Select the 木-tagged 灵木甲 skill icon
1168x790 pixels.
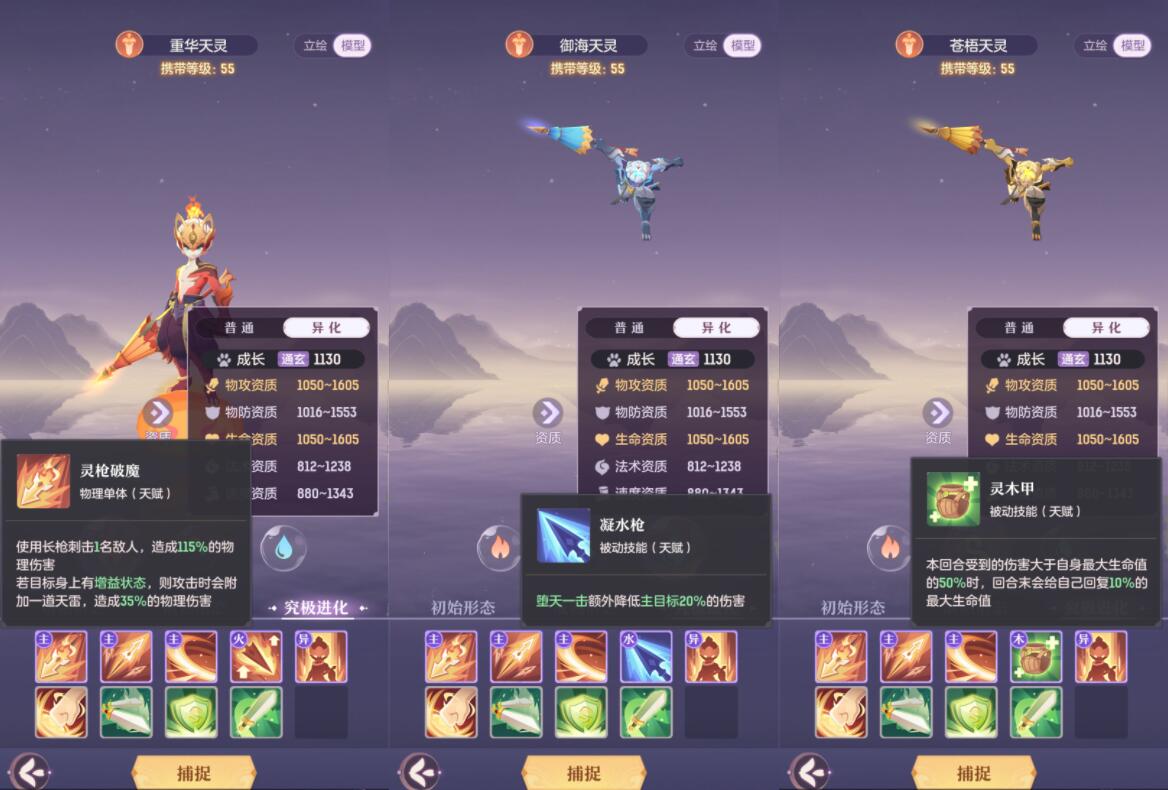point(1036,657)
